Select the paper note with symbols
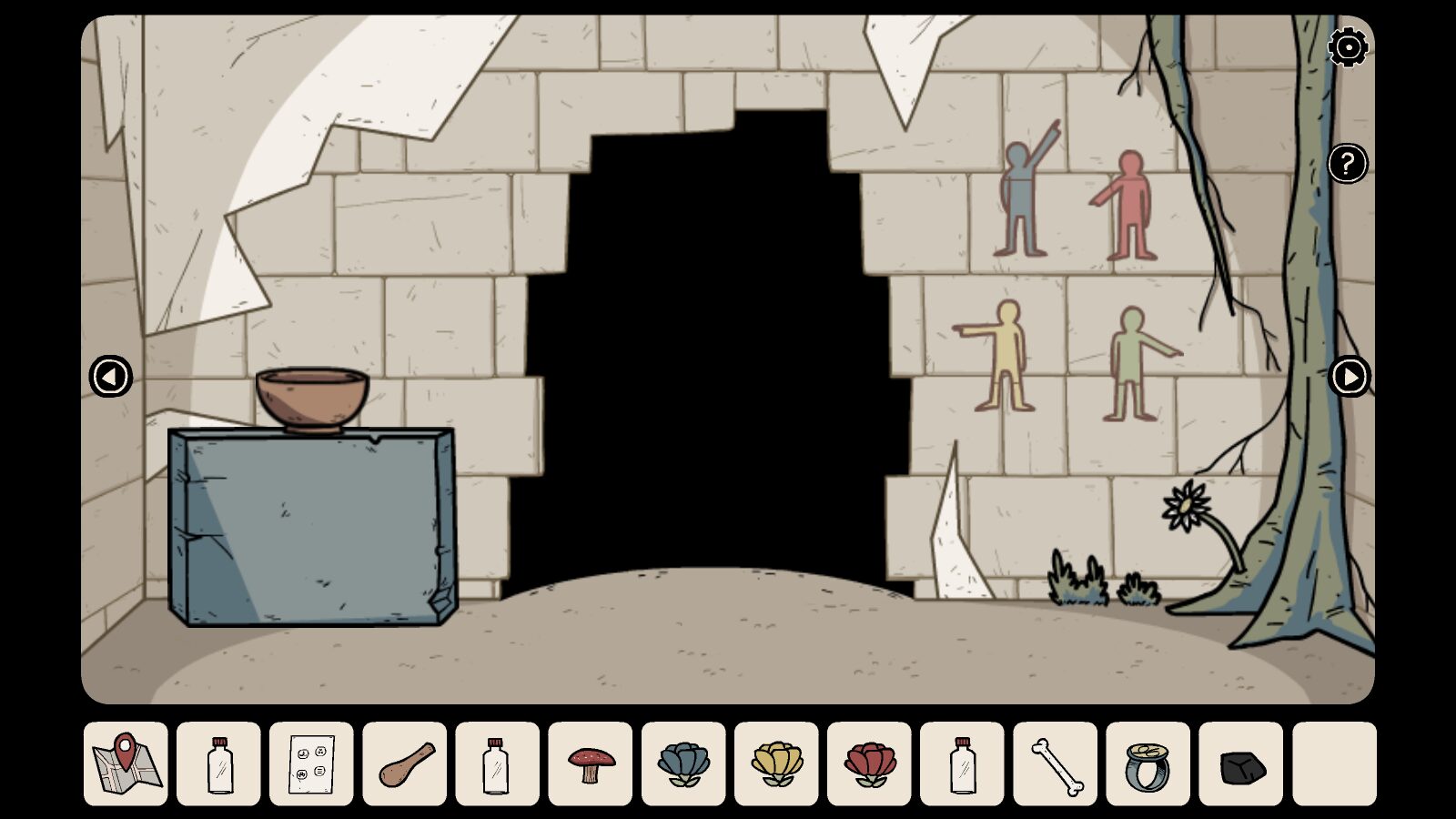The height and width of the screenshot is (819, 1456). tap(311, 763)
